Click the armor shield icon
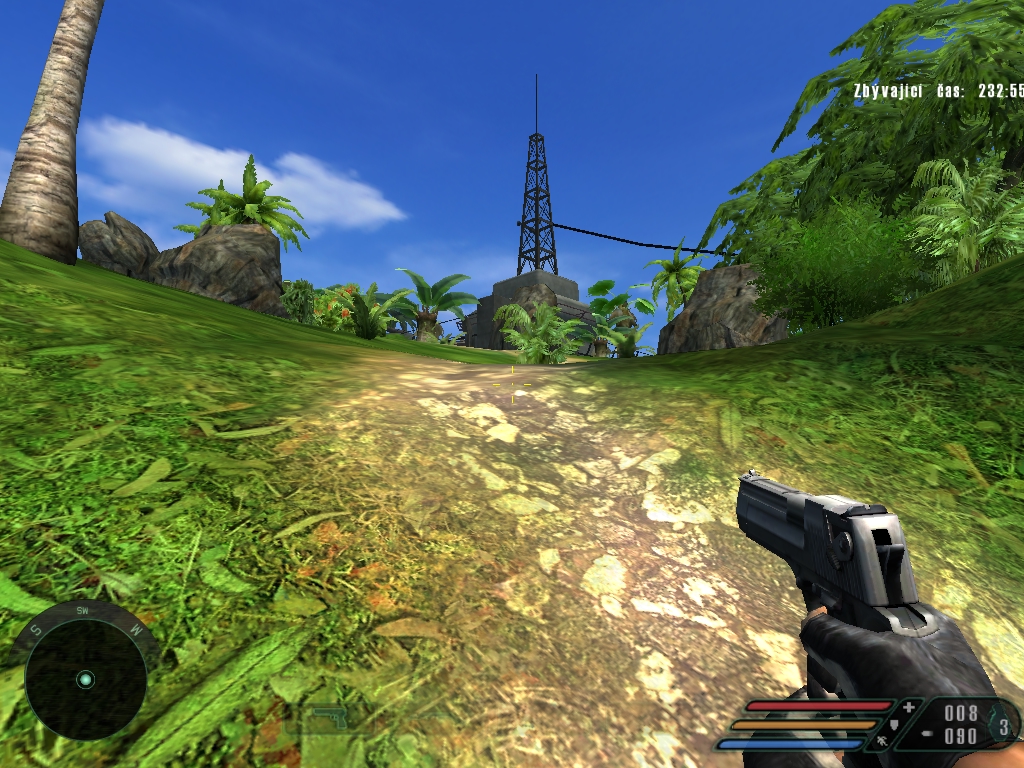Screen dimensions: 1024x768 click(893, 724)
